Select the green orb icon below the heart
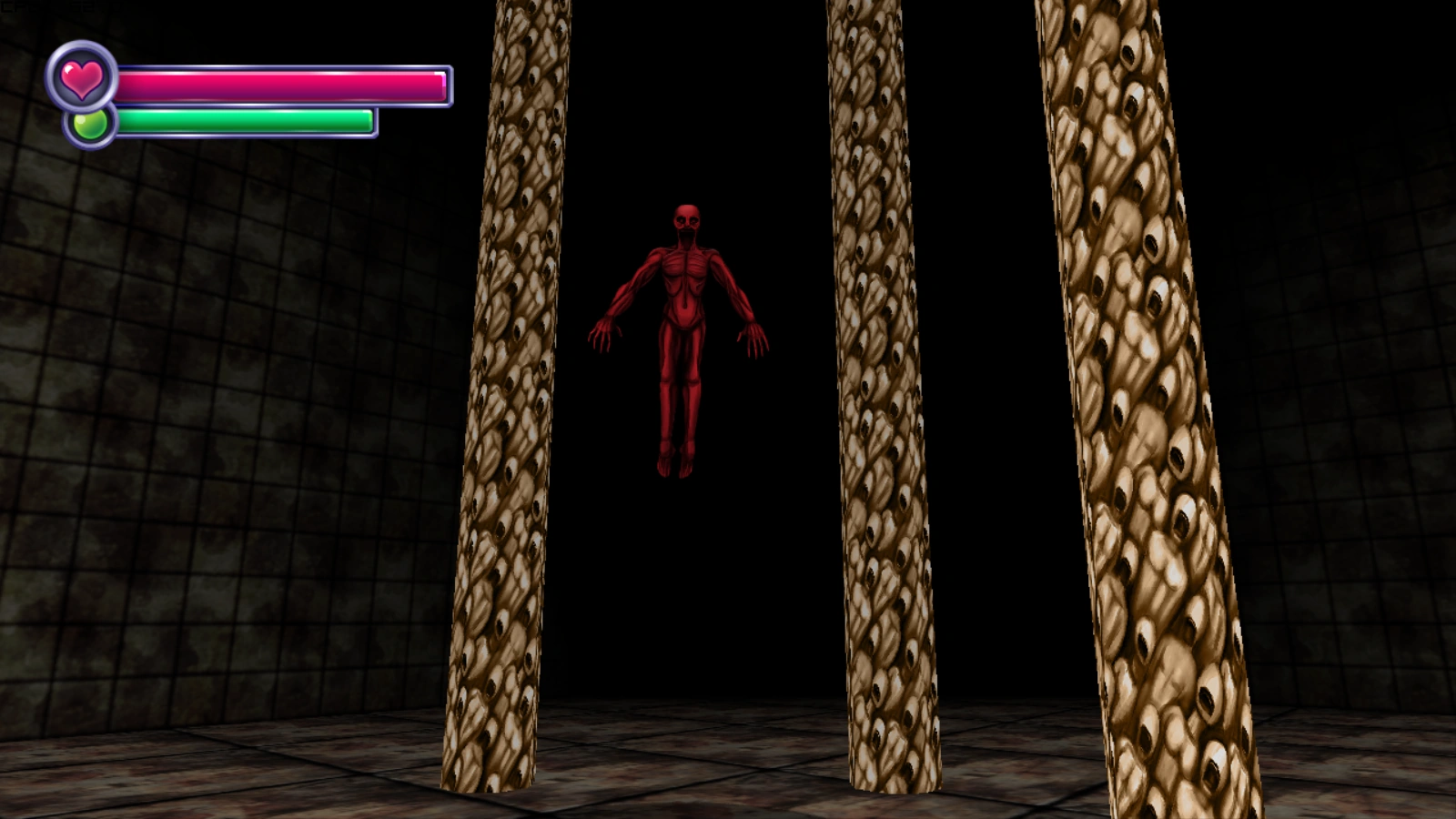The image size is (1456, 819). click(88, 126)
